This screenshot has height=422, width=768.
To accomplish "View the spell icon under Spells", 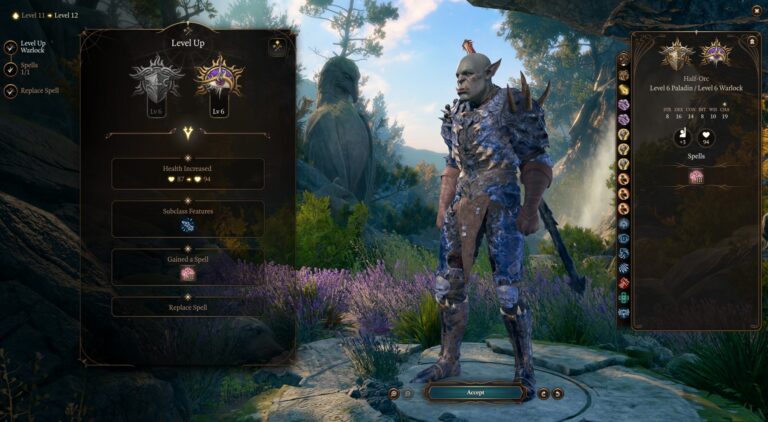I will 696,176.
